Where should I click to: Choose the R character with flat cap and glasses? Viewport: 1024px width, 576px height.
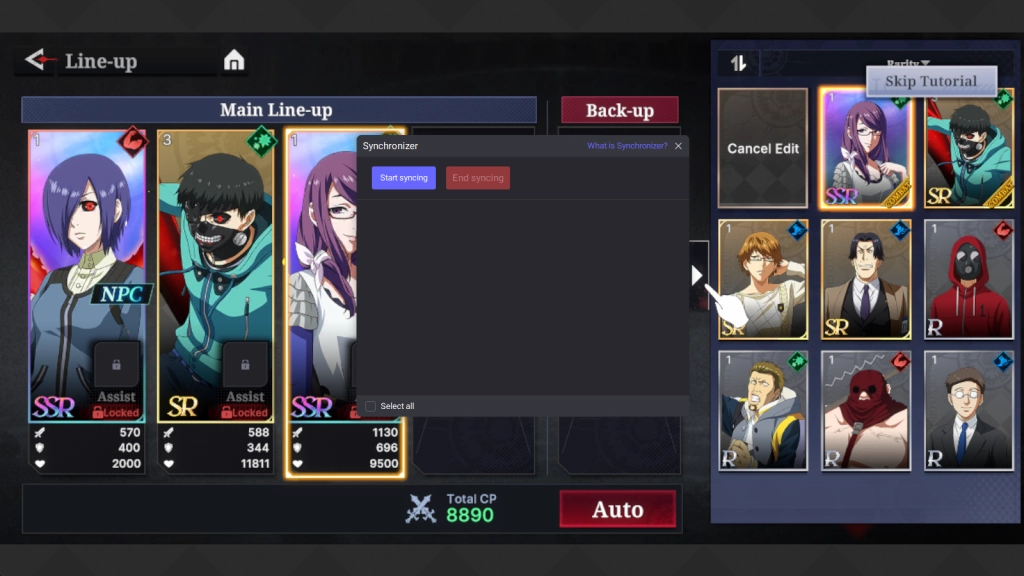968,410
